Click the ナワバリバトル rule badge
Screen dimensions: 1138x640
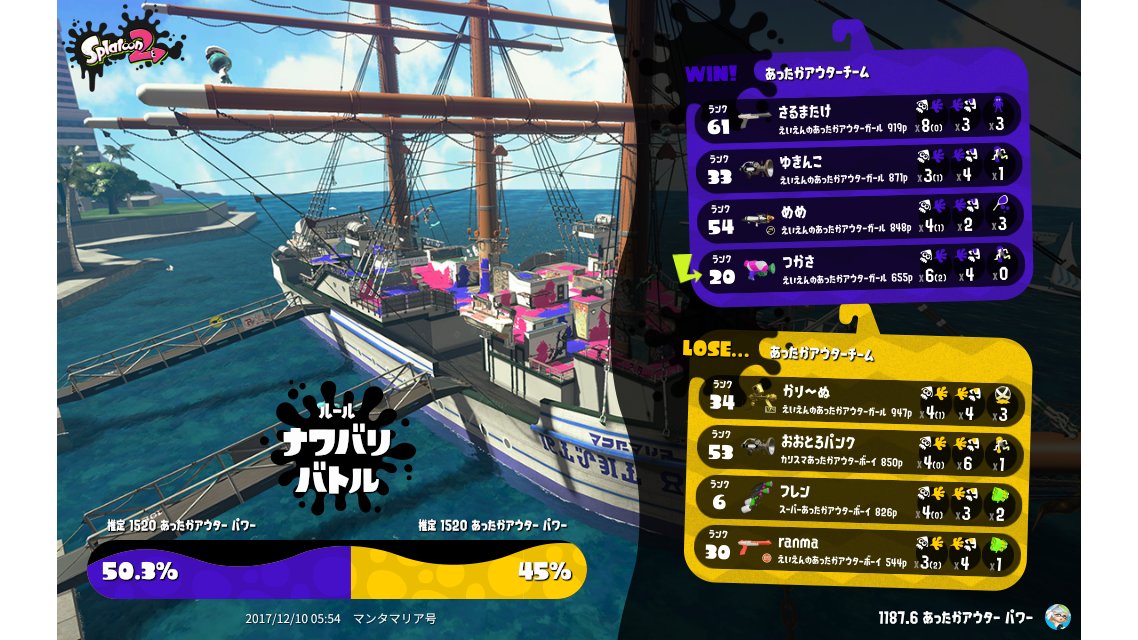click(336, 450)
